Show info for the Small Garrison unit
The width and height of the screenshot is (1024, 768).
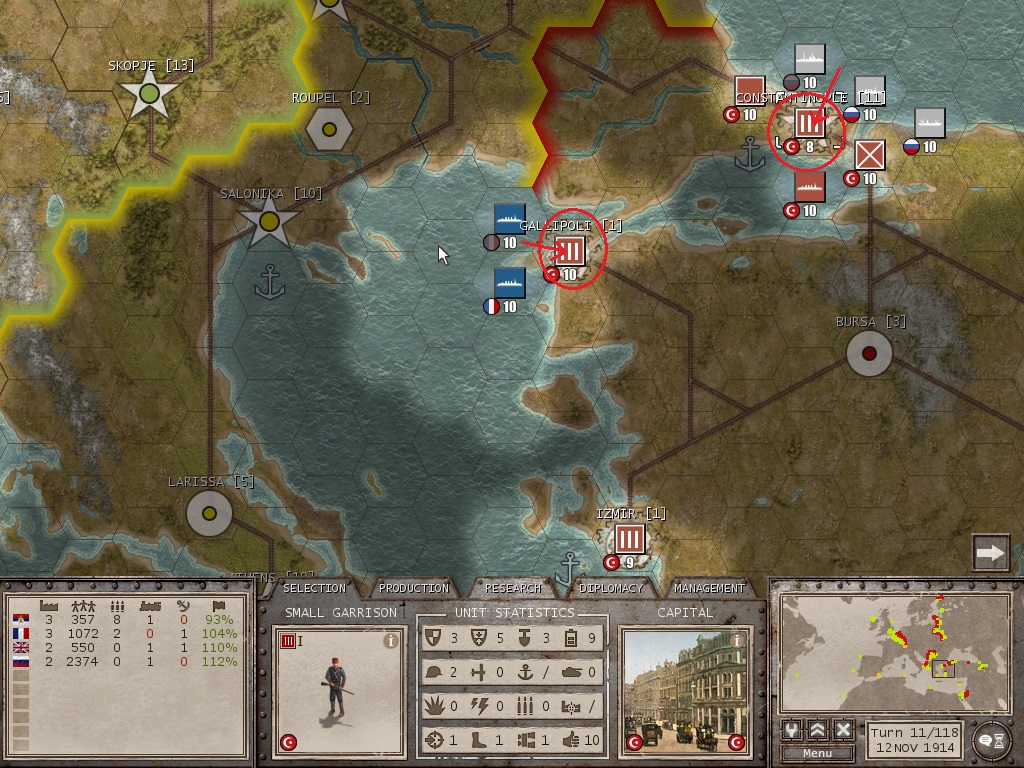tap(391, 642)
